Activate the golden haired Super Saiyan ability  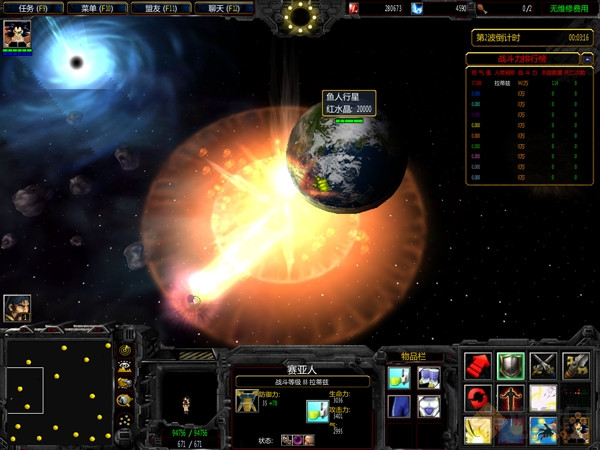point(478,430)
